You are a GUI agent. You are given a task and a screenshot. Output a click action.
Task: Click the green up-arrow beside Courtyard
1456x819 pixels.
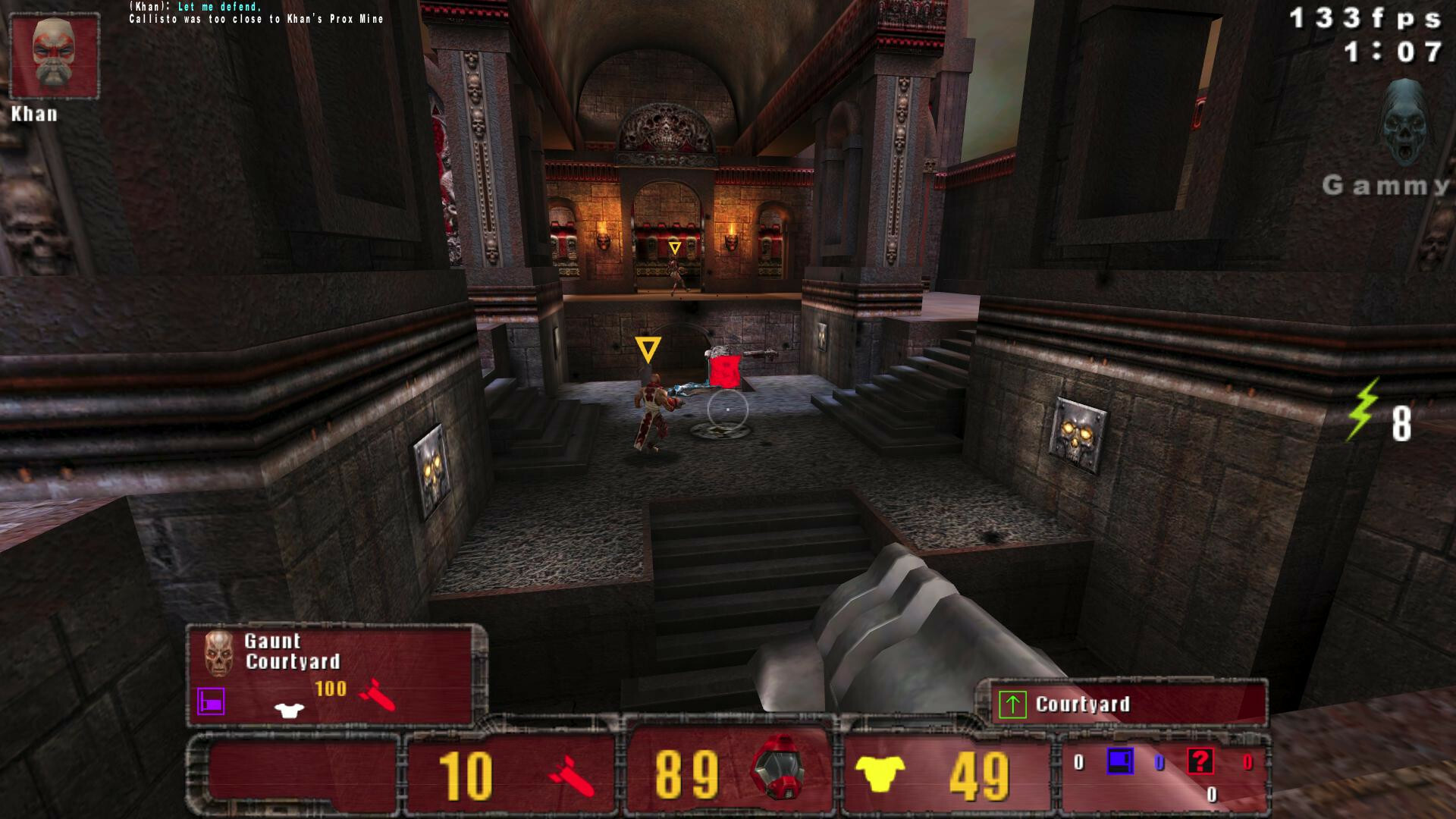1012,704
